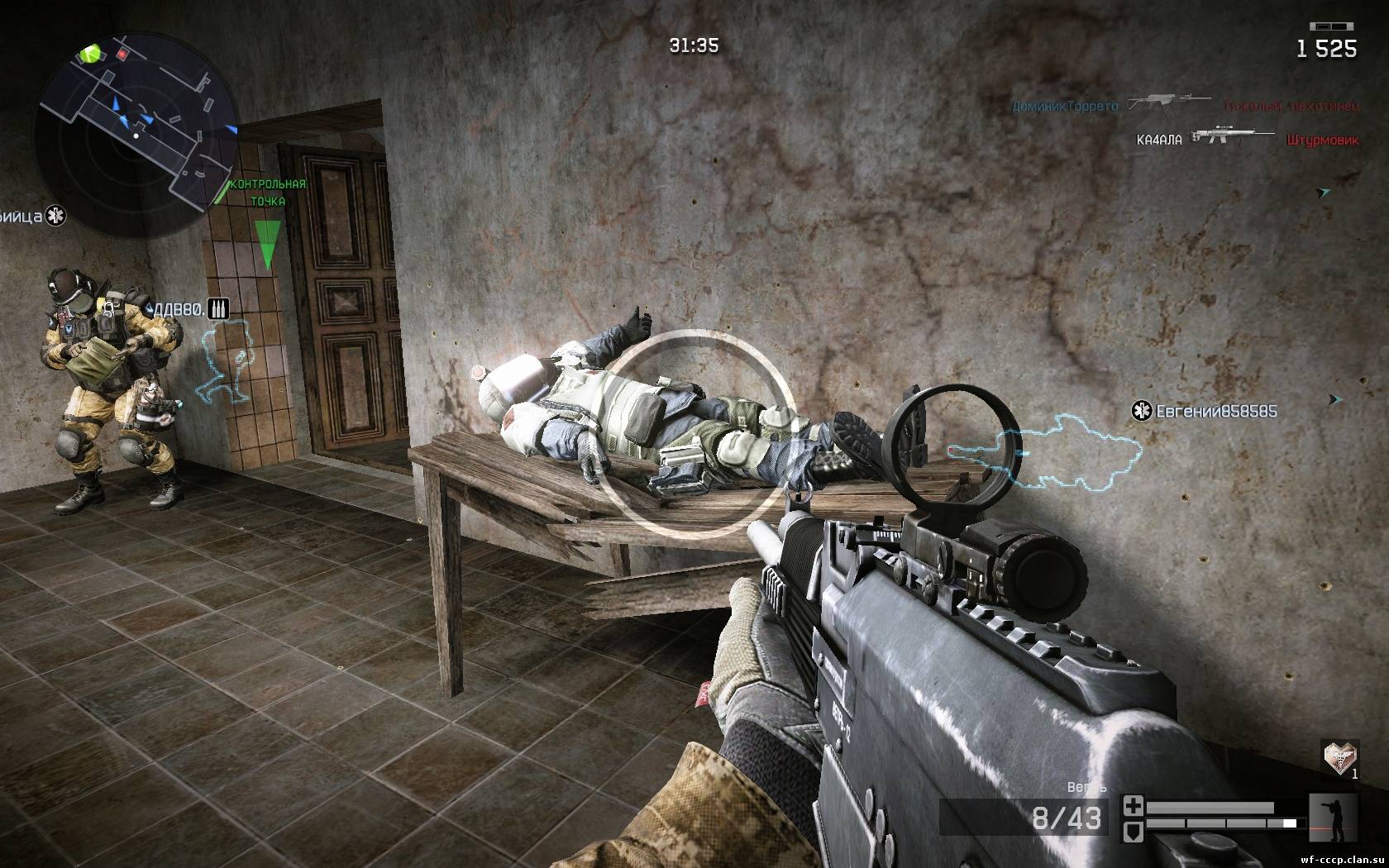1389x868 pixels.
Task: Click the Евгений858585 medic name tag
Action: pos(1206,411)
